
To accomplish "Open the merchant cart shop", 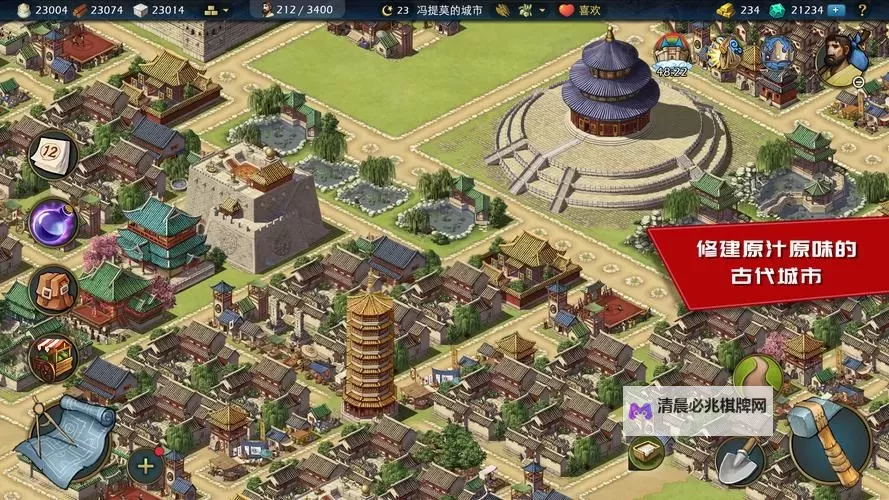I will click(x=52, y=359).
